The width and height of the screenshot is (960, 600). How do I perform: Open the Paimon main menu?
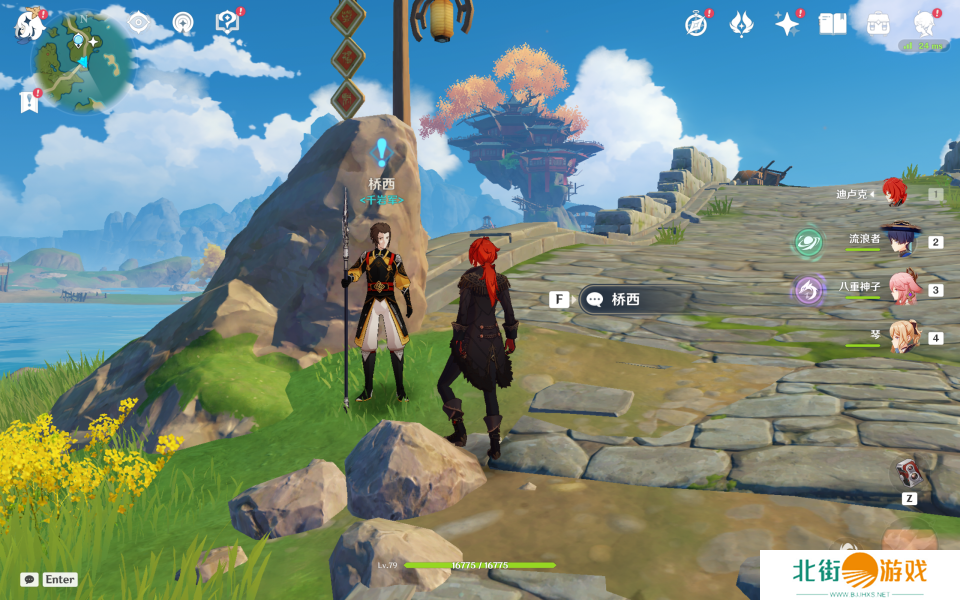coord(27,24)
